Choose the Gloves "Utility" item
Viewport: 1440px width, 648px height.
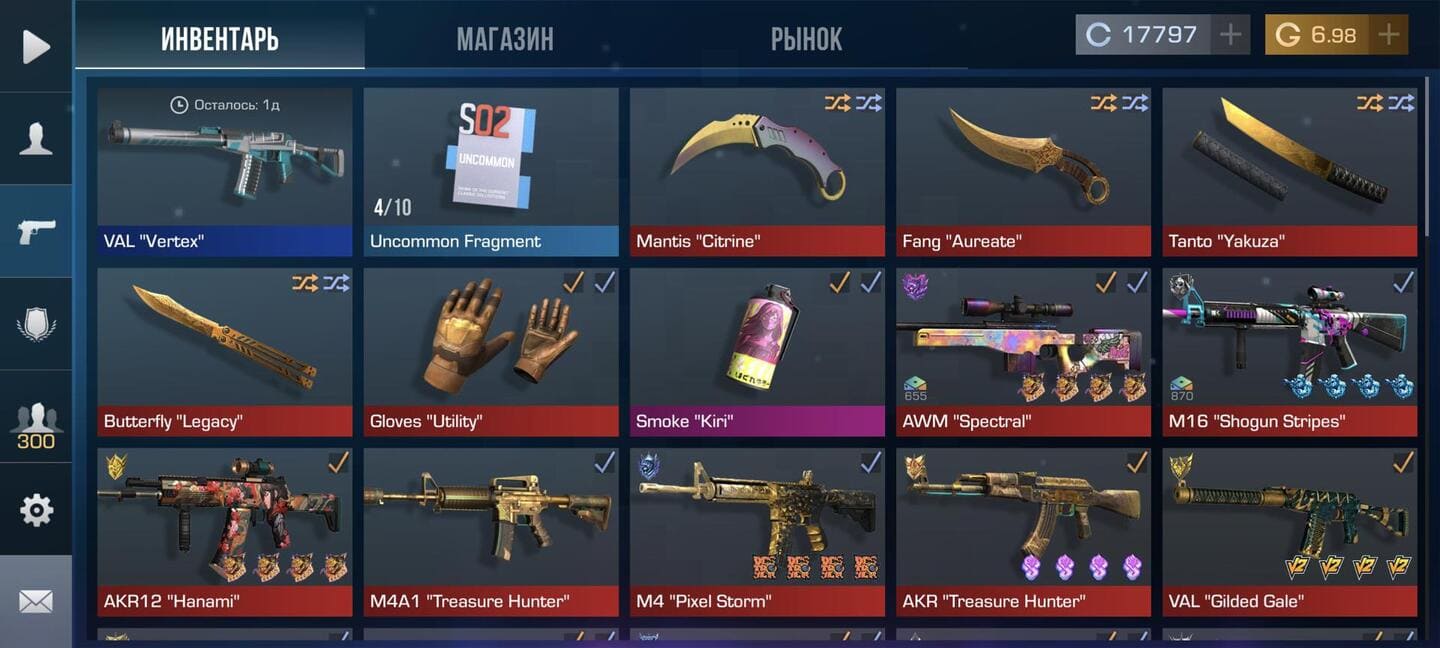[x=491, y=350]
